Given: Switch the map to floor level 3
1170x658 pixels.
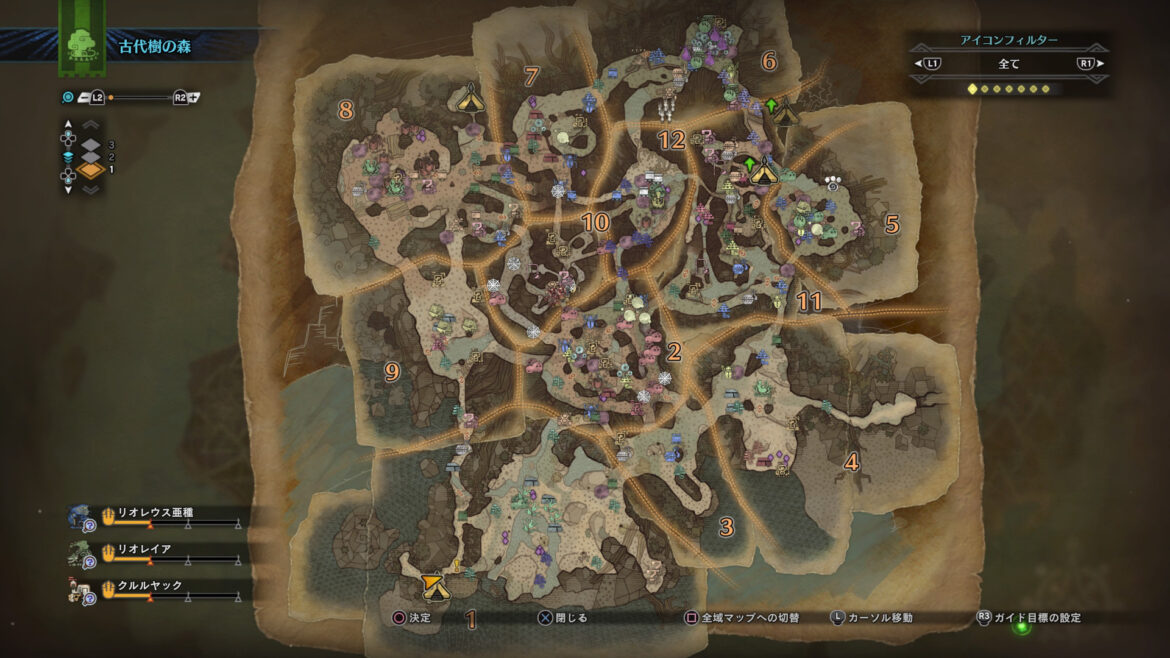Looking at the screenshot, I should [91, 144].
